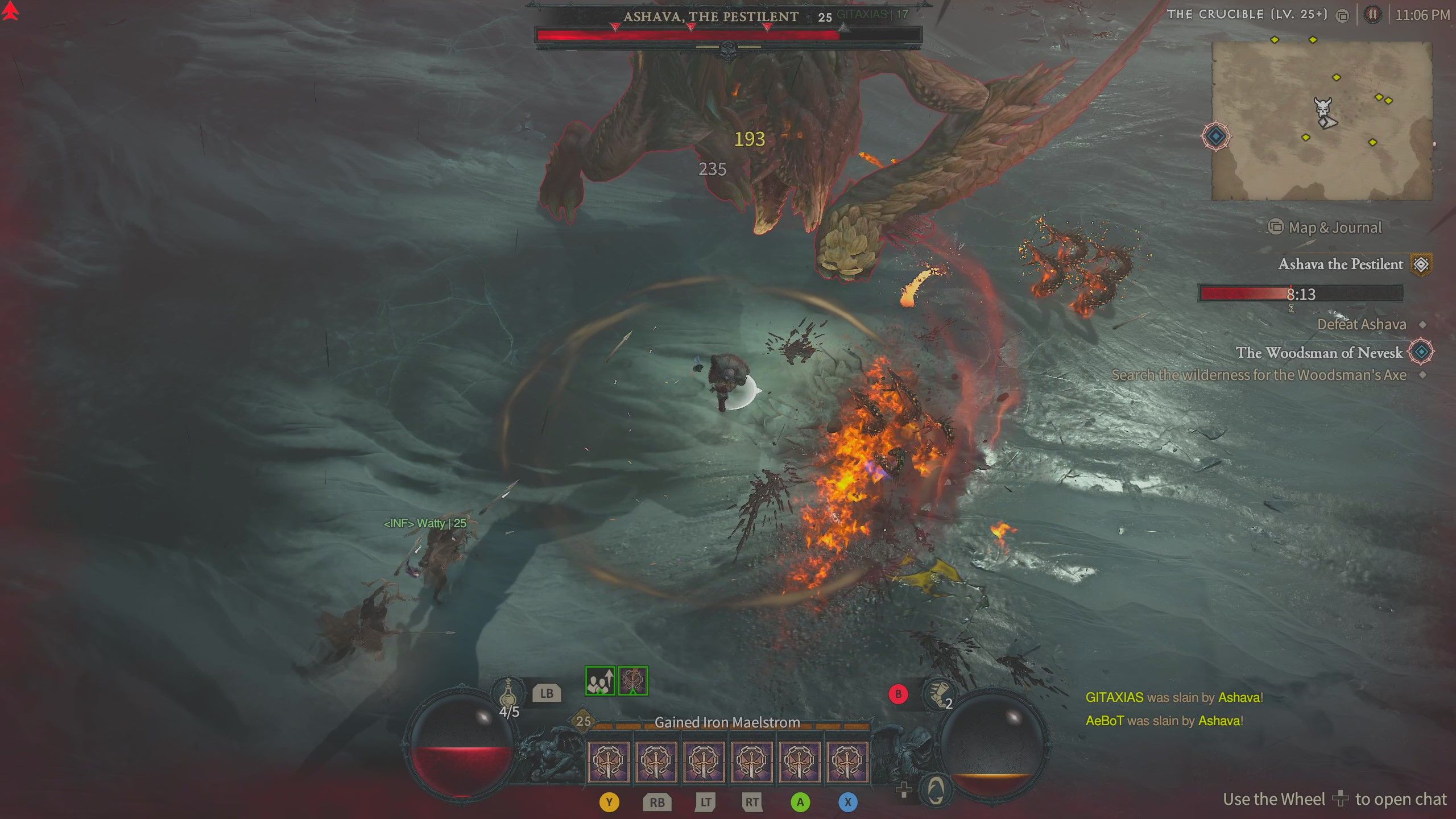This screenshot has width=1456, height=819.
Task: Activate the Iron Maelstrom skill bound to Y
Action: tap(610, 762)
